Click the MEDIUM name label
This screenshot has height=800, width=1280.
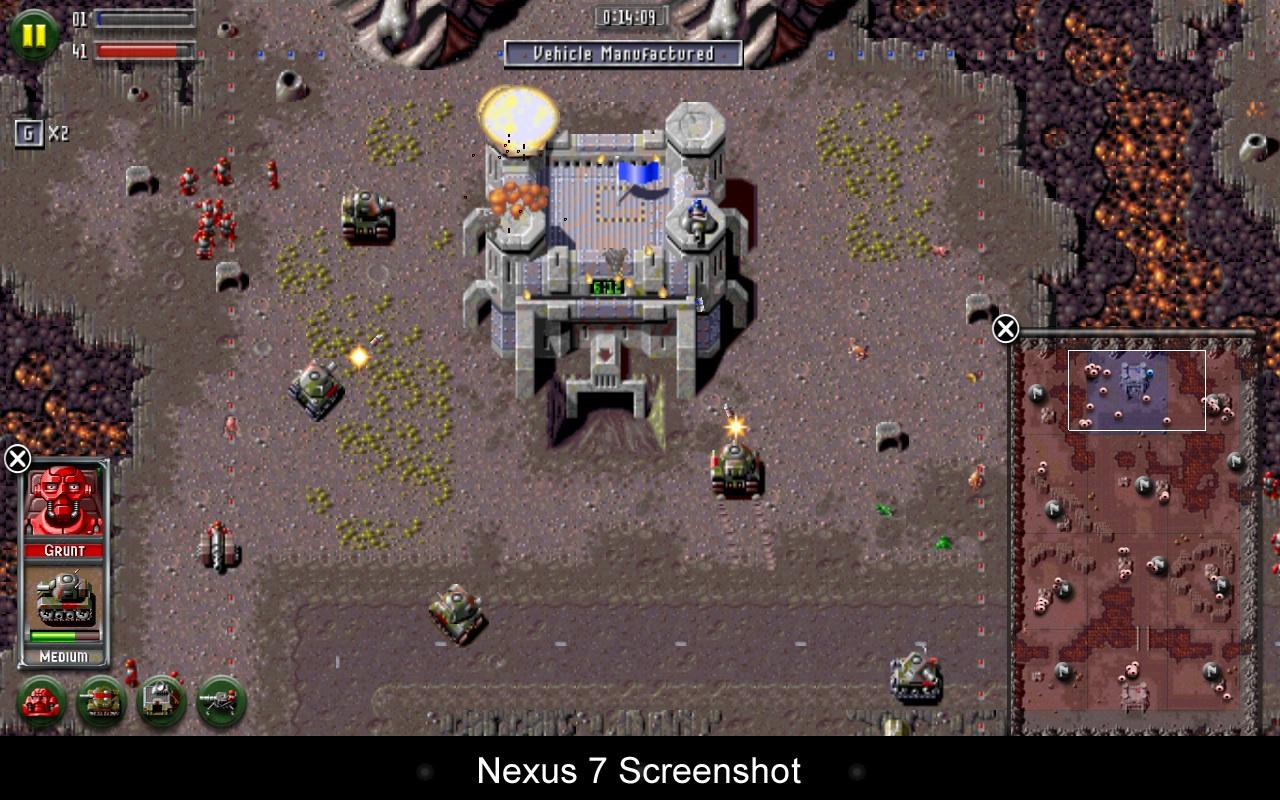coord(63,658)
